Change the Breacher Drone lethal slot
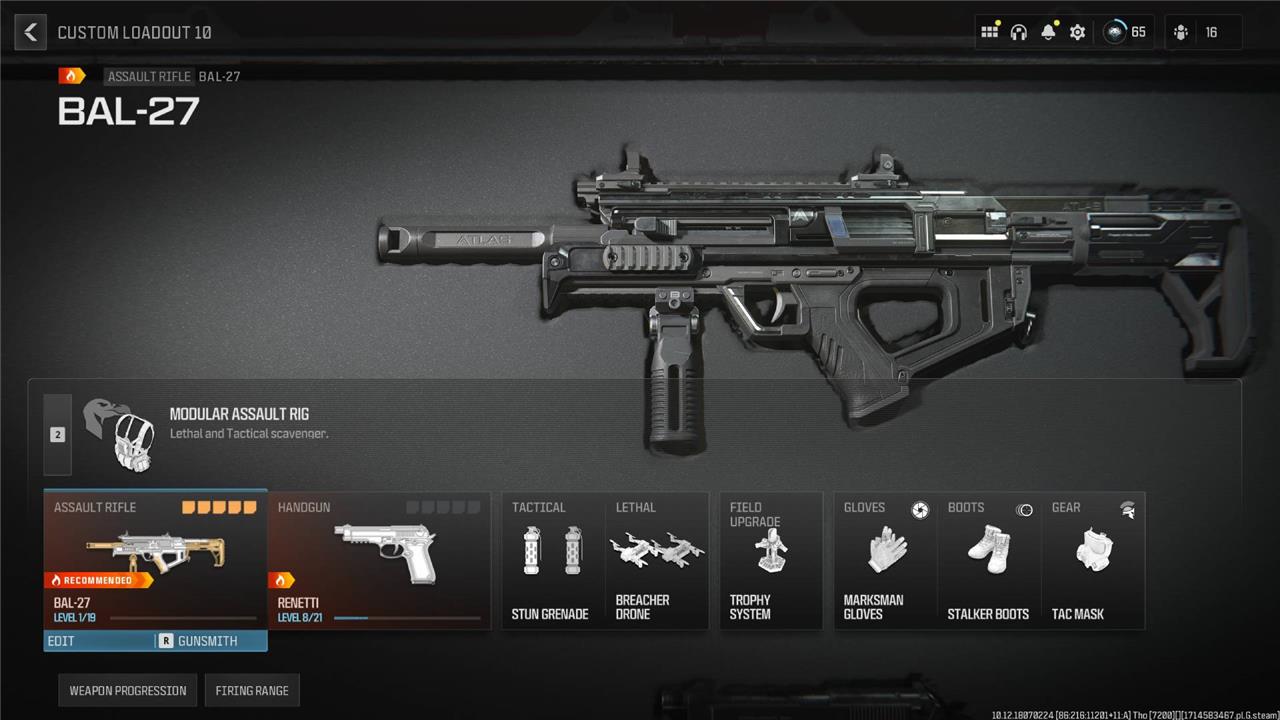 click(657, 561)
